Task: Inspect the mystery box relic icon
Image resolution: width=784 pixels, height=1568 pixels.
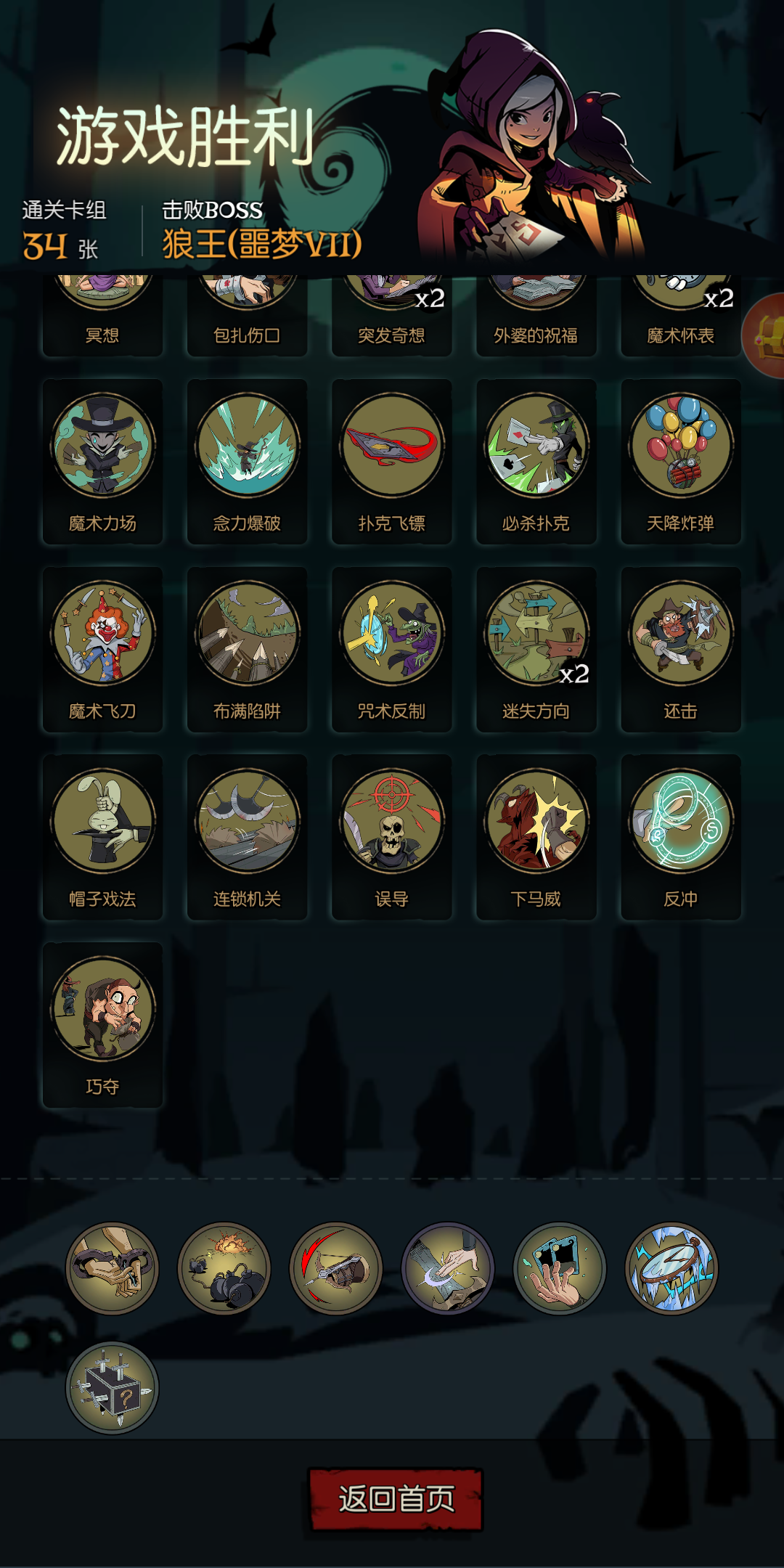Action: coord(112,1387)
